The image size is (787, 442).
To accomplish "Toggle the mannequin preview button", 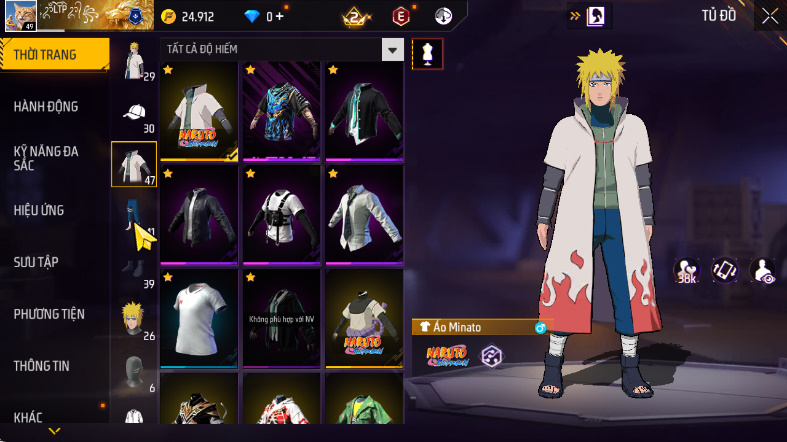I will pos(428,53).
